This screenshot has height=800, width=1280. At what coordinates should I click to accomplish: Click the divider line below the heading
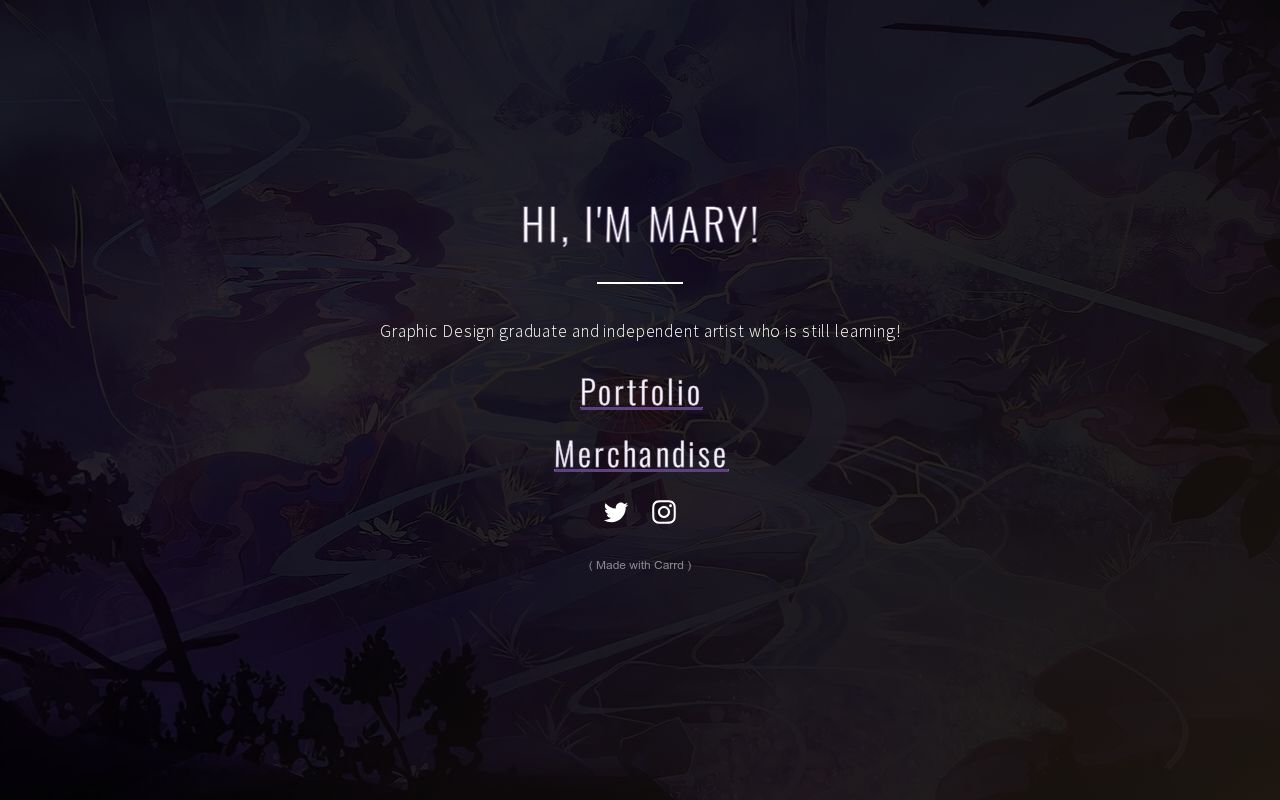[640, 283]
